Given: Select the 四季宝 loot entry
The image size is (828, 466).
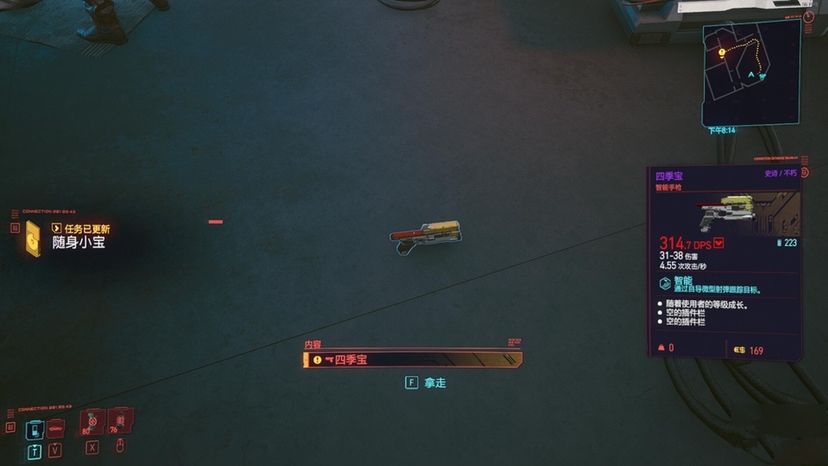Looking at the screenshot, I should pyautogui.click(x=412, y=359).
